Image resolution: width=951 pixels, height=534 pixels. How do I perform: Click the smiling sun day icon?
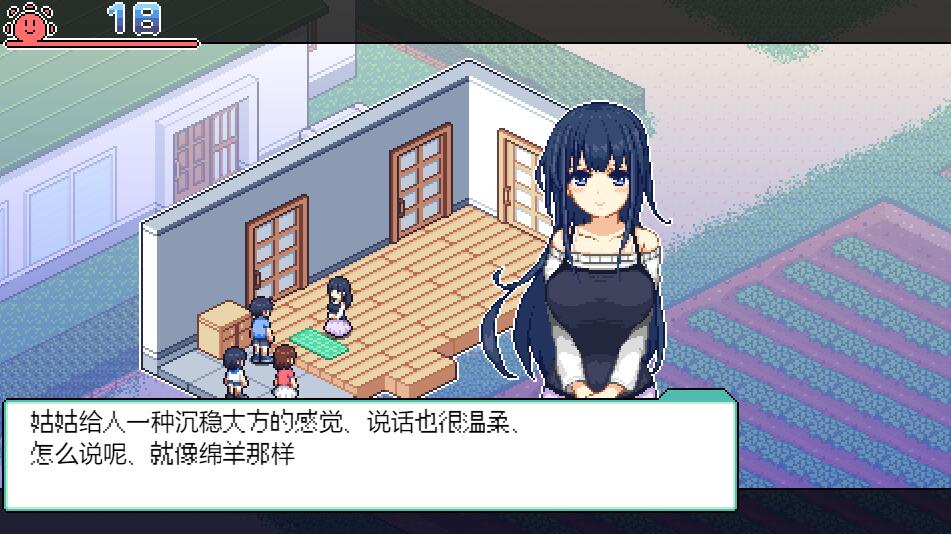point(30,21)
